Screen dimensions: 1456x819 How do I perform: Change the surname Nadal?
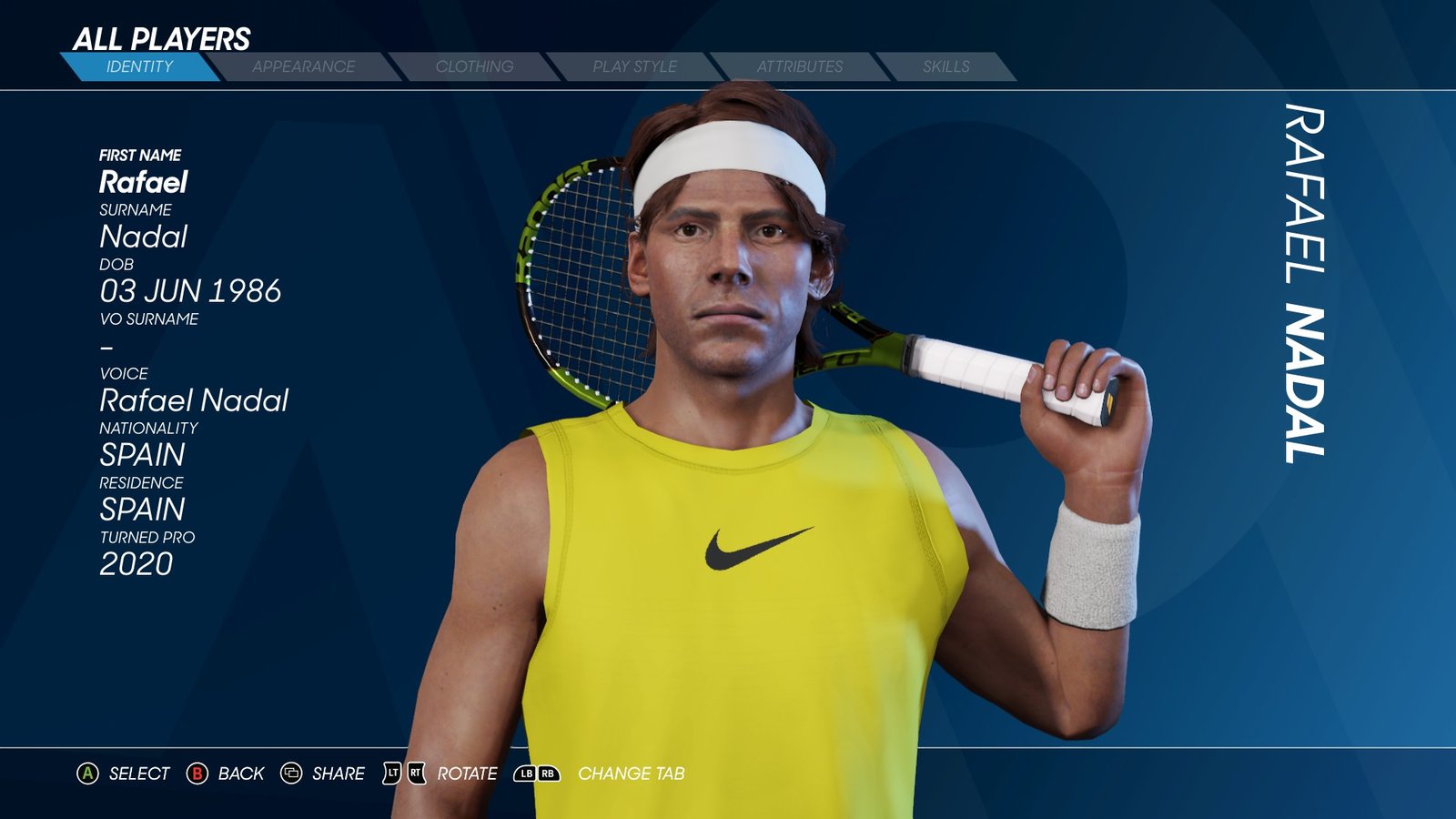[x=144, y=237]
